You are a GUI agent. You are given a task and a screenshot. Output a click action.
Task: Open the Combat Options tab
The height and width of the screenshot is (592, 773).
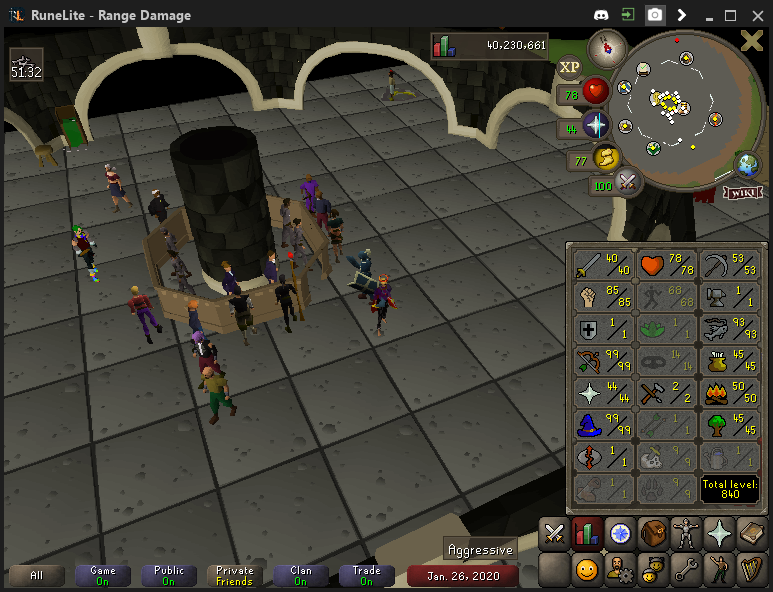[x=553, y=534]
